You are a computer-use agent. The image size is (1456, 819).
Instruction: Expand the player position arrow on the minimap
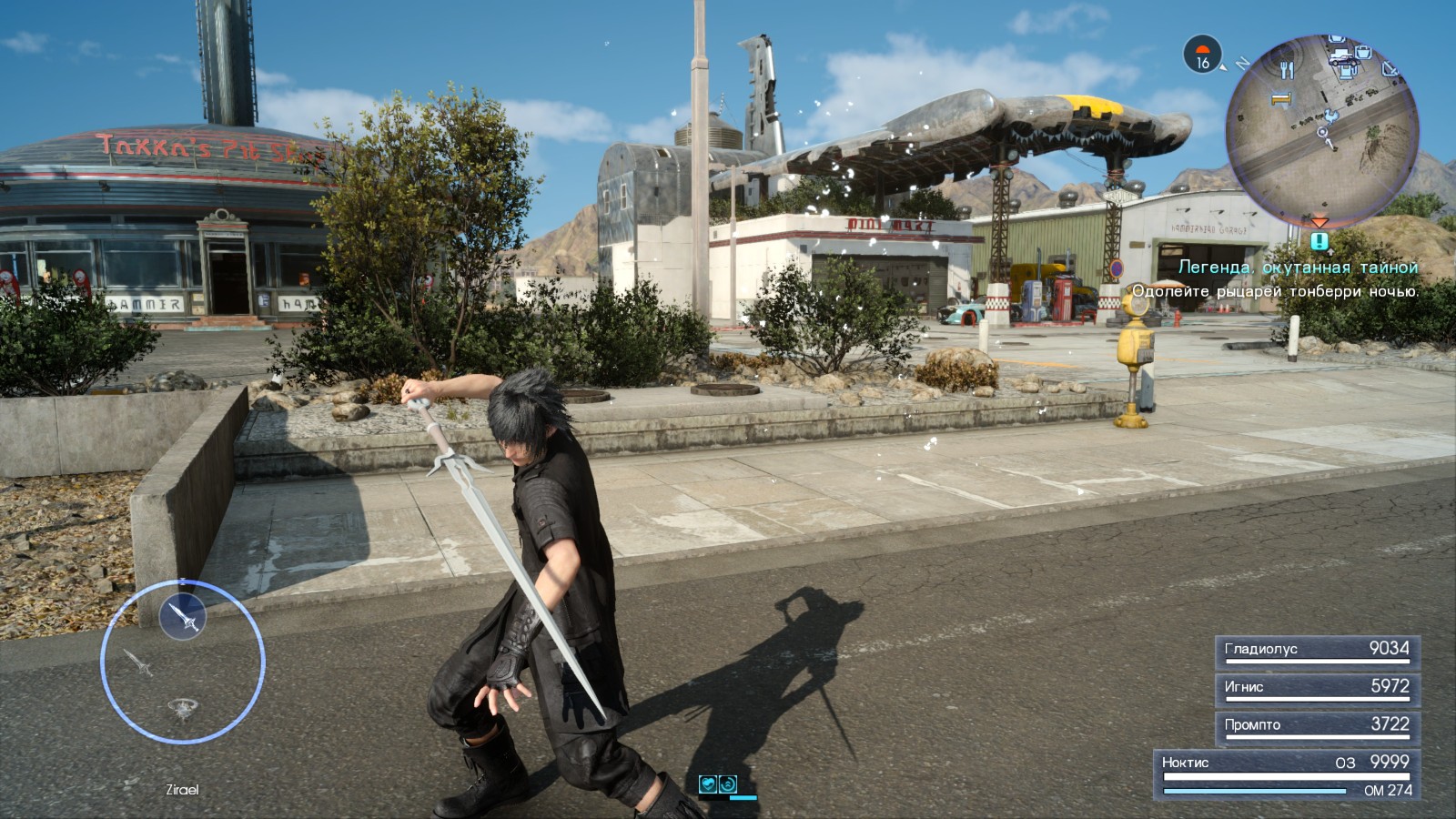point(1322,135)
